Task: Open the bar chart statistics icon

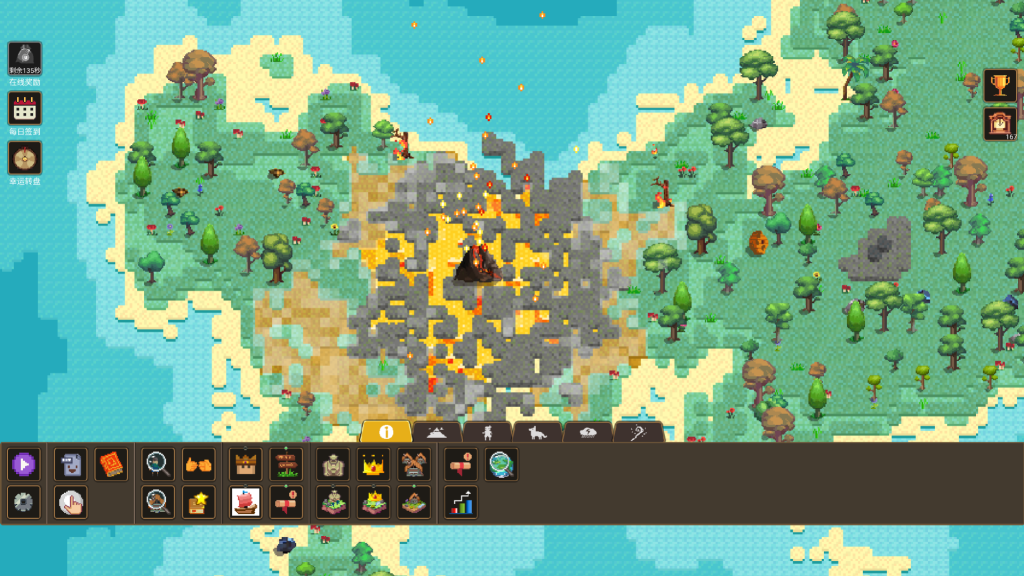Action: (x=460, y=502)
